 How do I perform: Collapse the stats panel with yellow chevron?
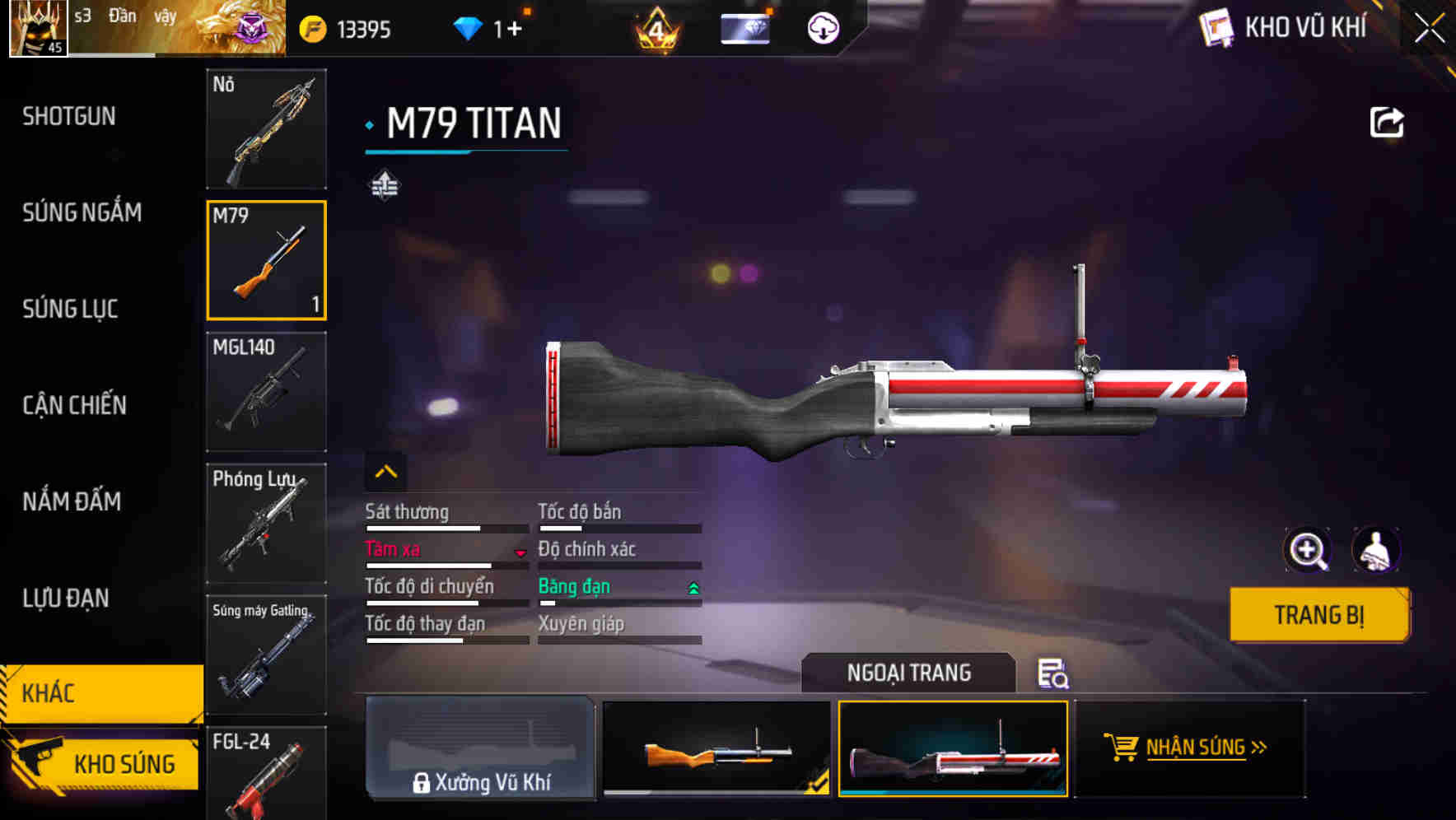[x=385, y=472]
